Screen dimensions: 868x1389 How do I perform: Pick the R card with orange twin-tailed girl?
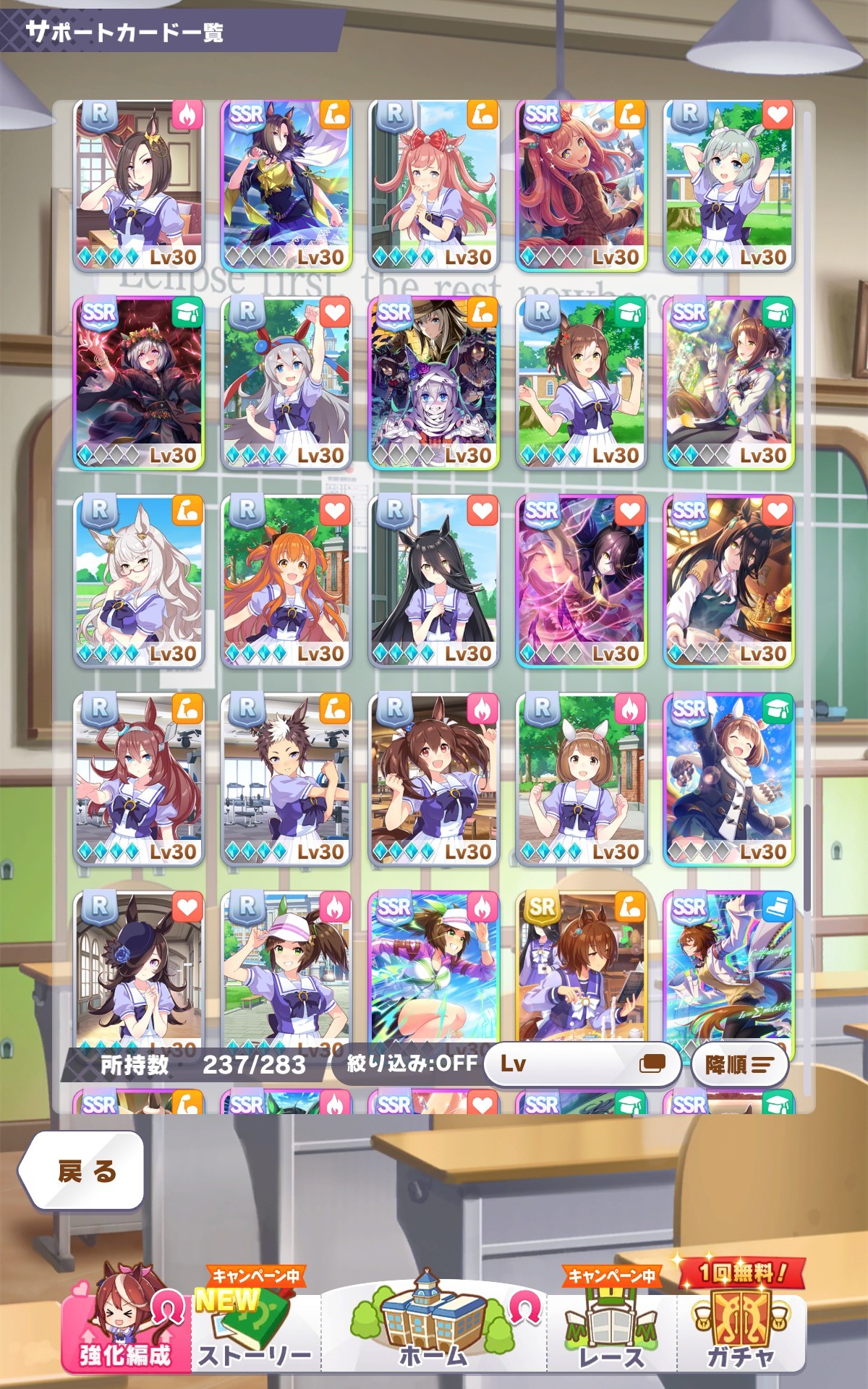286,581
